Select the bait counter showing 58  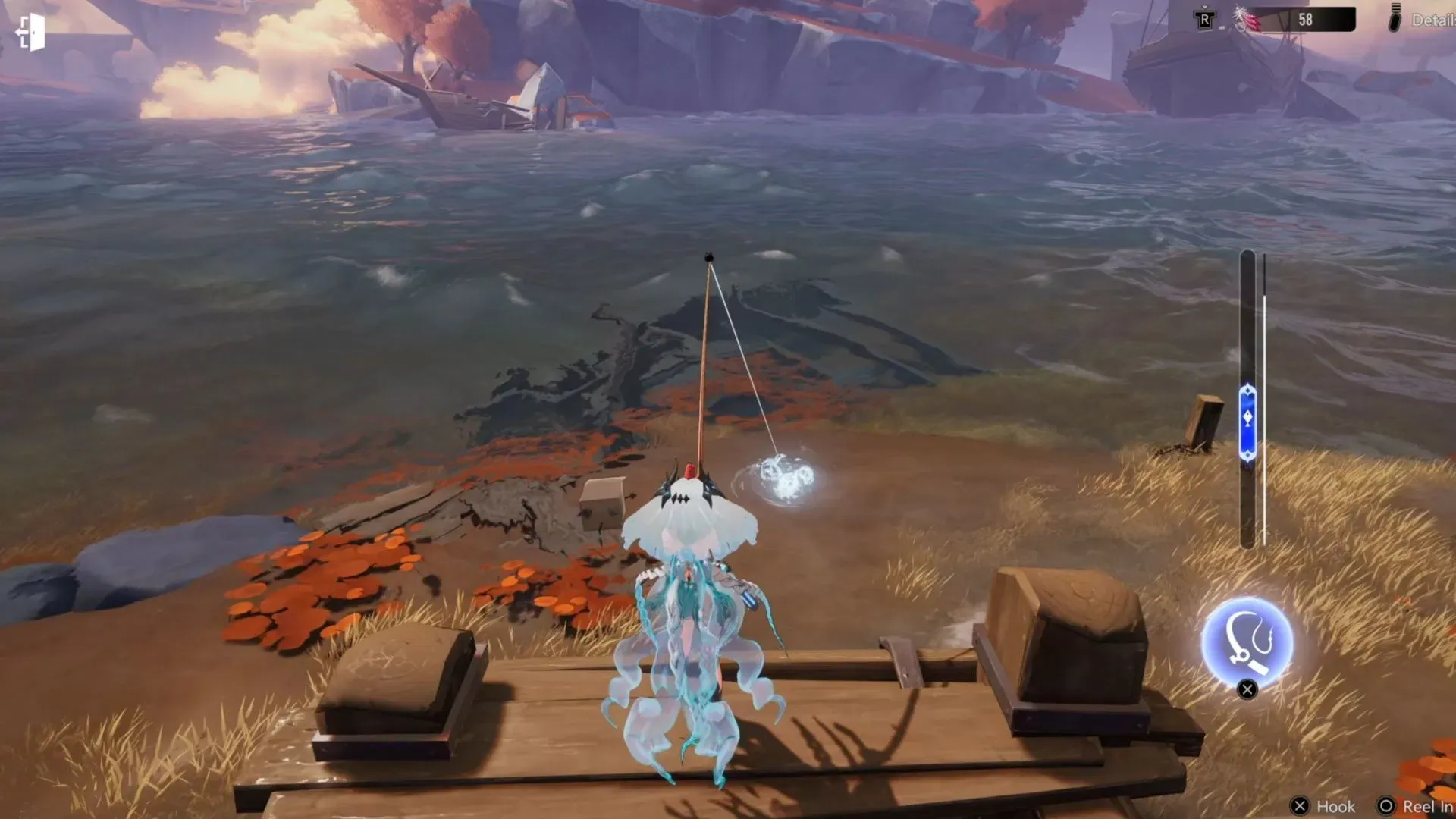1306,19
